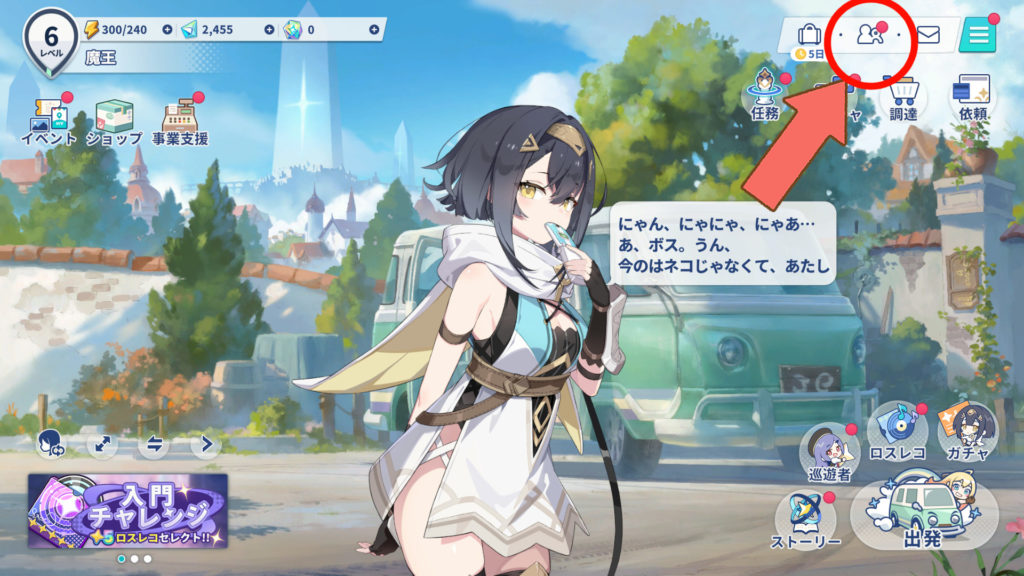Add stamina with the plus beside 300/240
The image size is (1024, 576).
166,30
